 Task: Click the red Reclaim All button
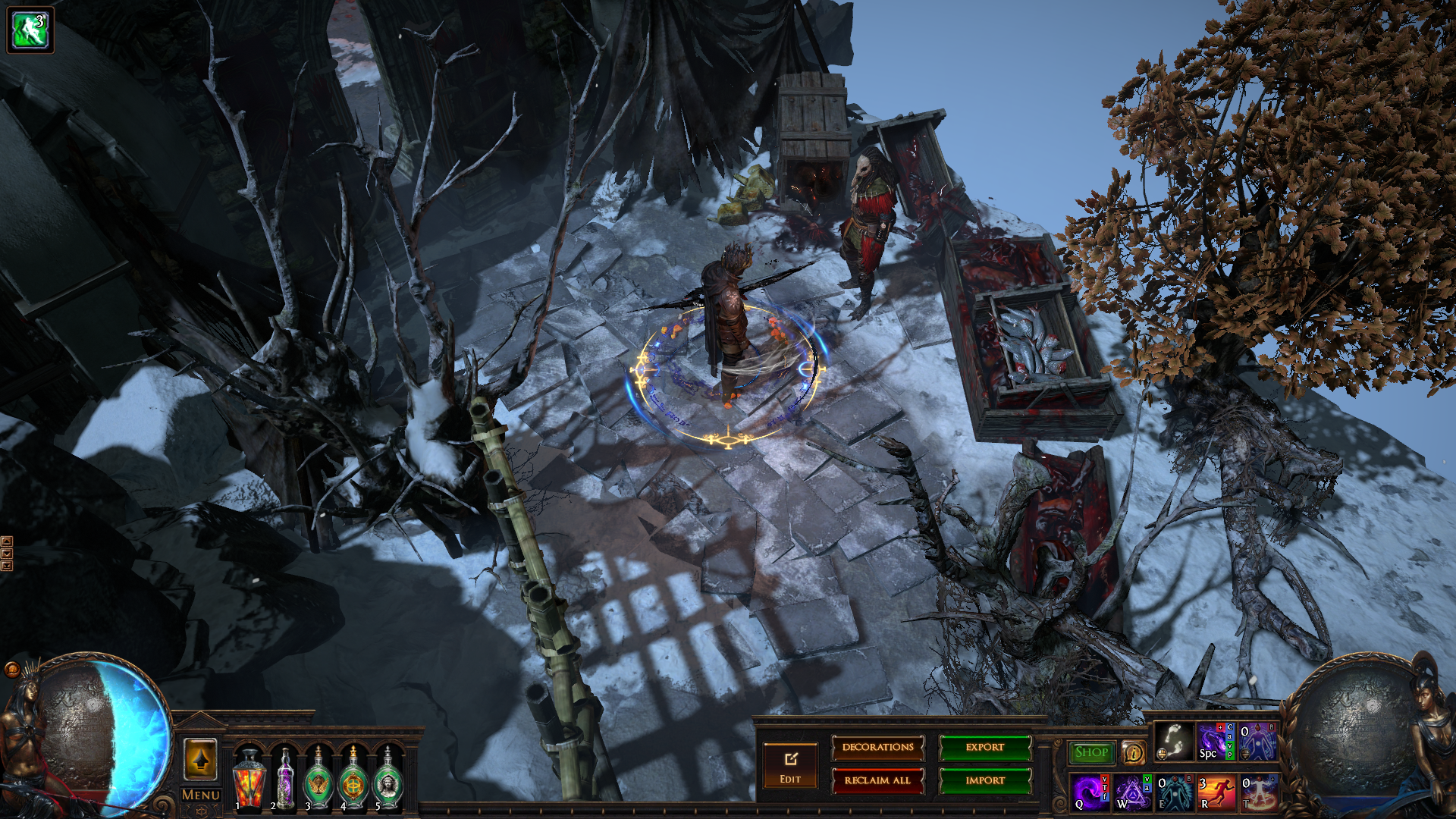(877, 780)
